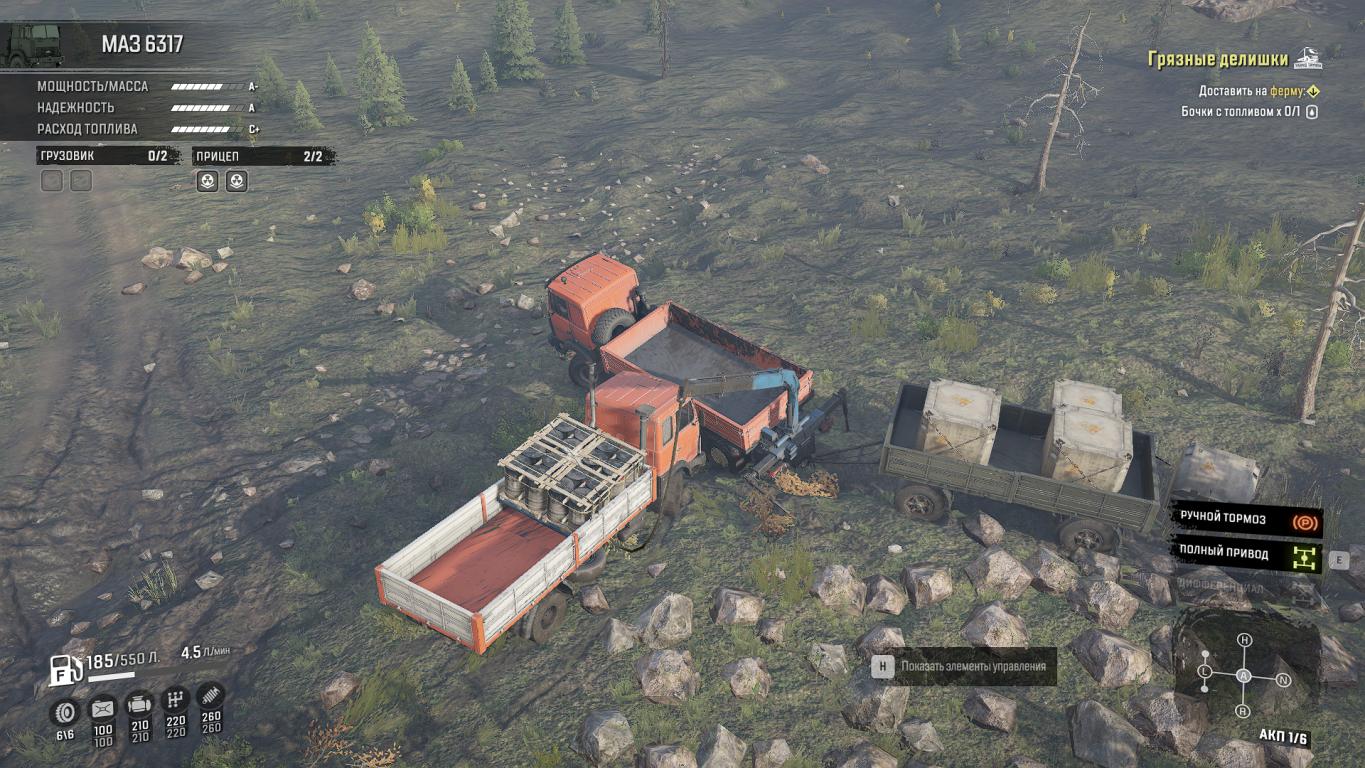Select the H high gear node
Viewport: 1365px width, 768px height.
(1244, 640)
